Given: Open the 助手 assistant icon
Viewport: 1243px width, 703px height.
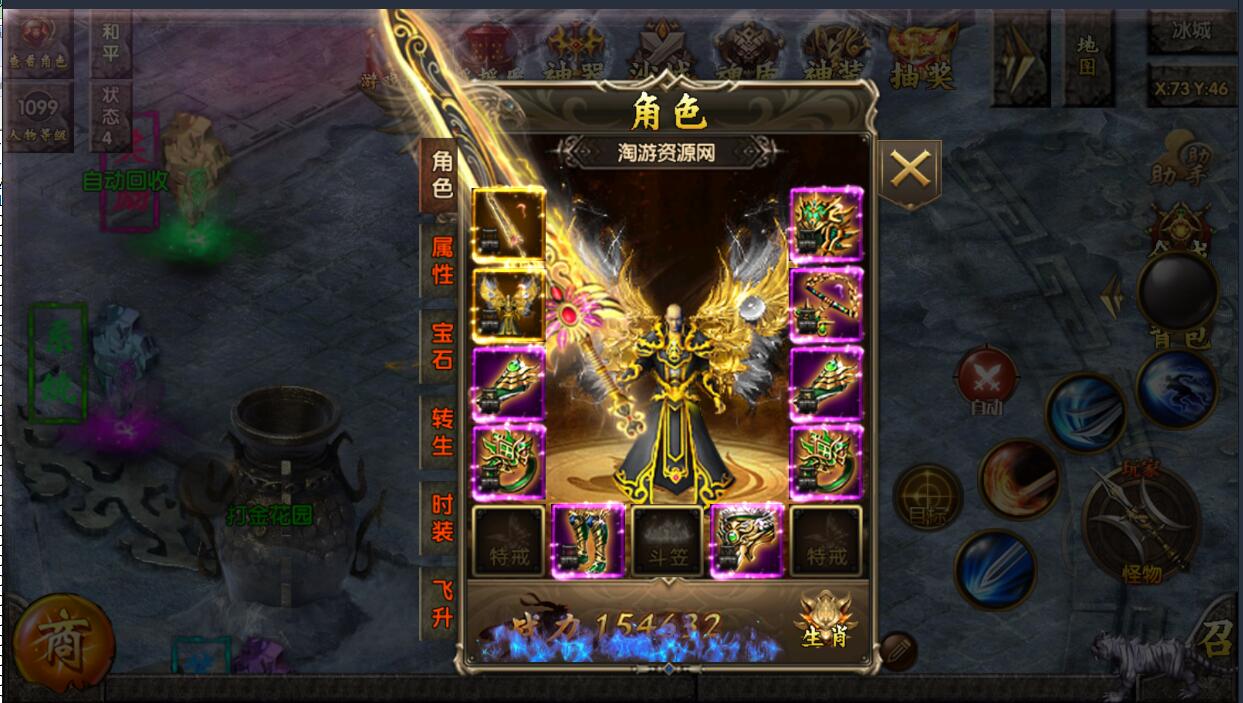Looking at the screenshot, I should (x=1178, y=165).
